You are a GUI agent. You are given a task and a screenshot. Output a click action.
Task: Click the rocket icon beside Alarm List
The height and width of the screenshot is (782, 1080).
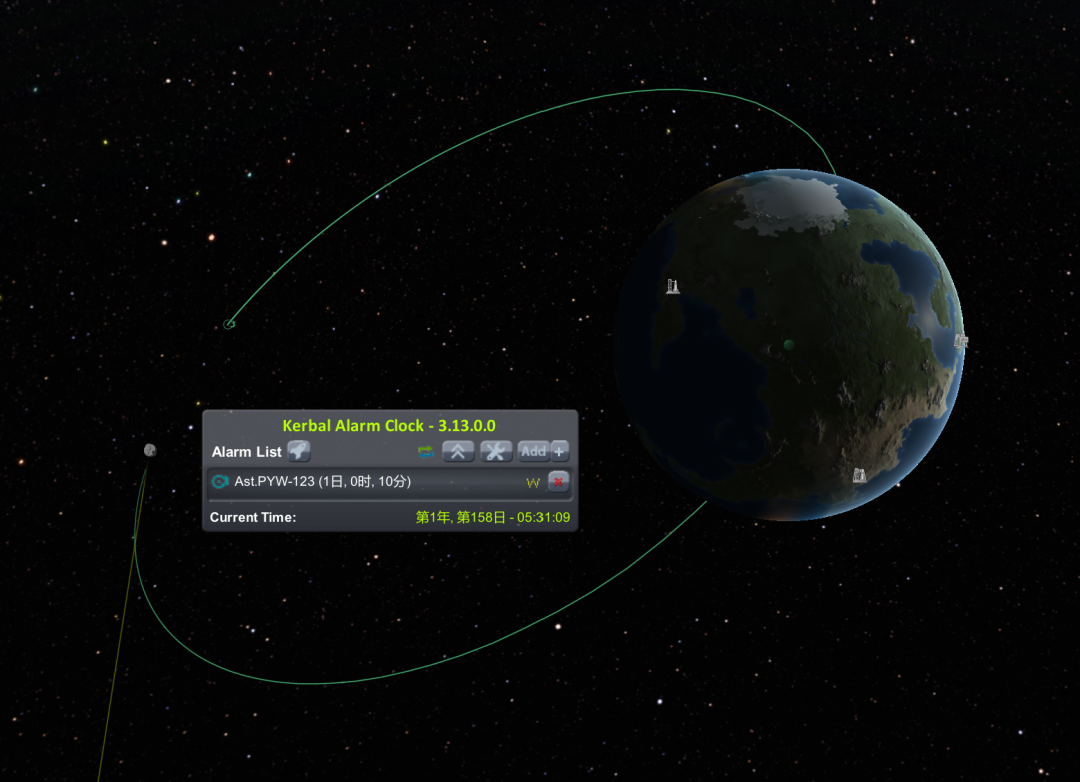tap(299, 451)
